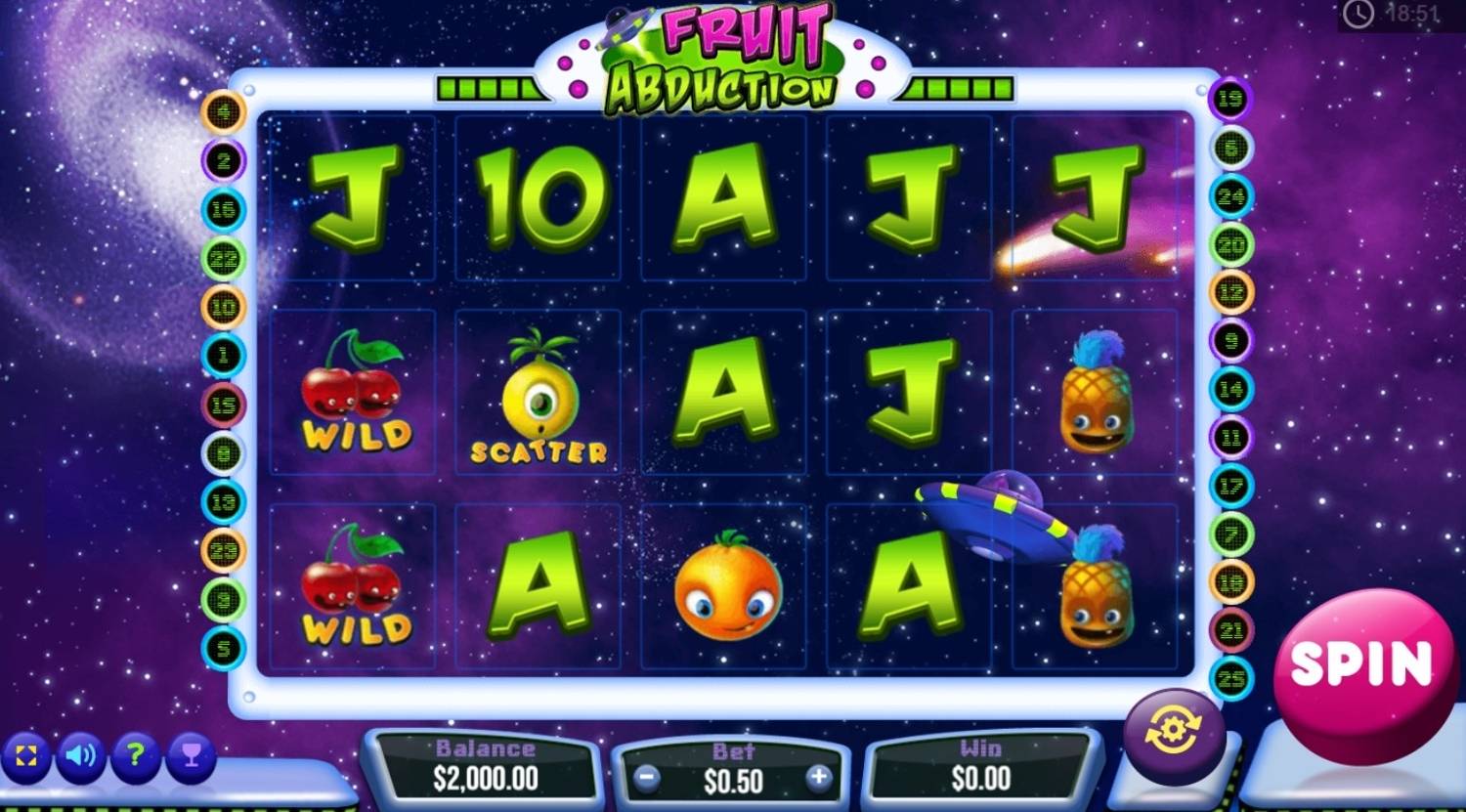Highlight payline number 10 marker
Image resolution: width=1466 pixels, height=812 pixels.
pyautogui.click(x=224, y=307)
